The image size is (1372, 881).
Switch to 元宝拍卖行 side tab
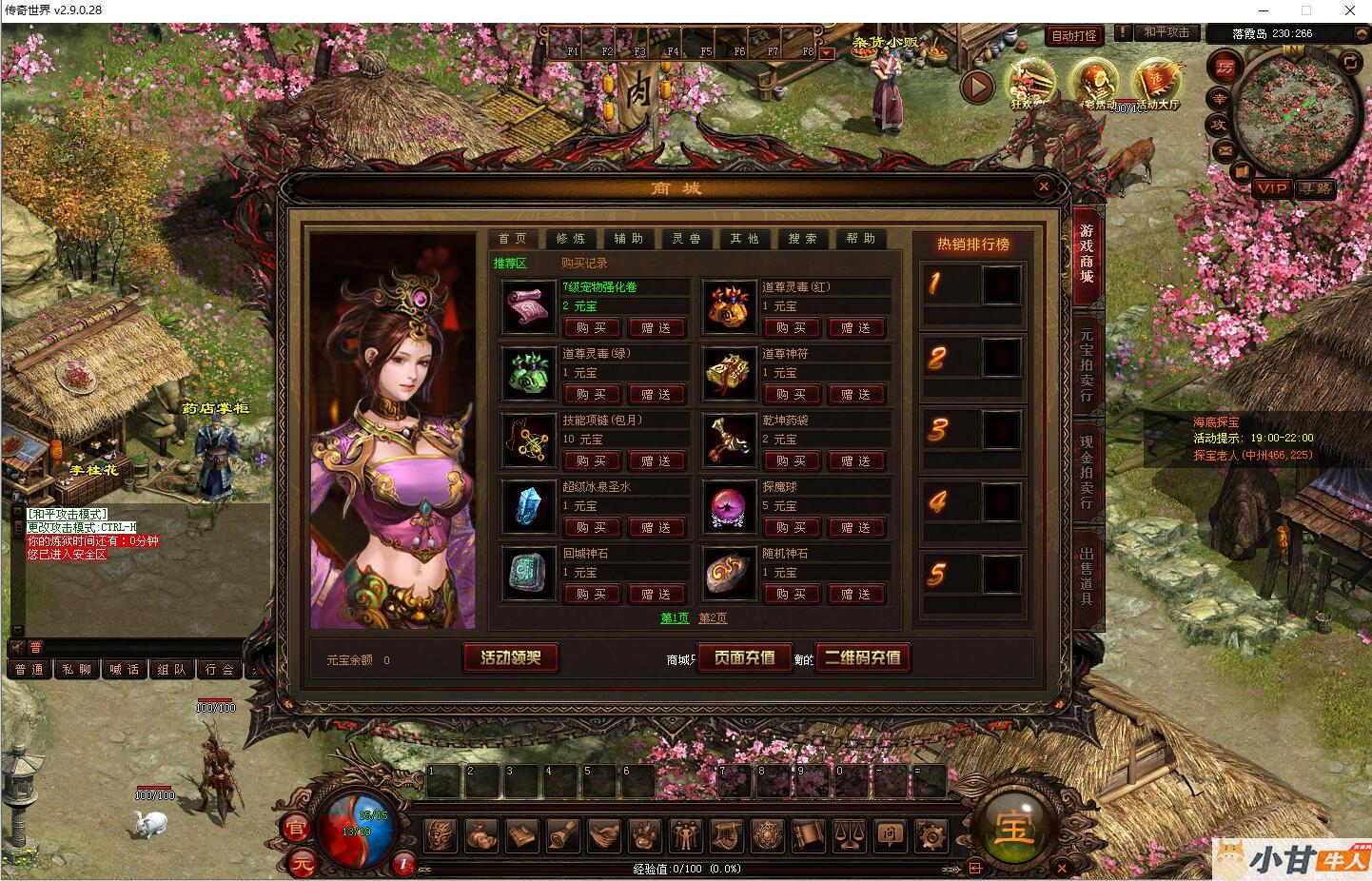coord(1087,365)
